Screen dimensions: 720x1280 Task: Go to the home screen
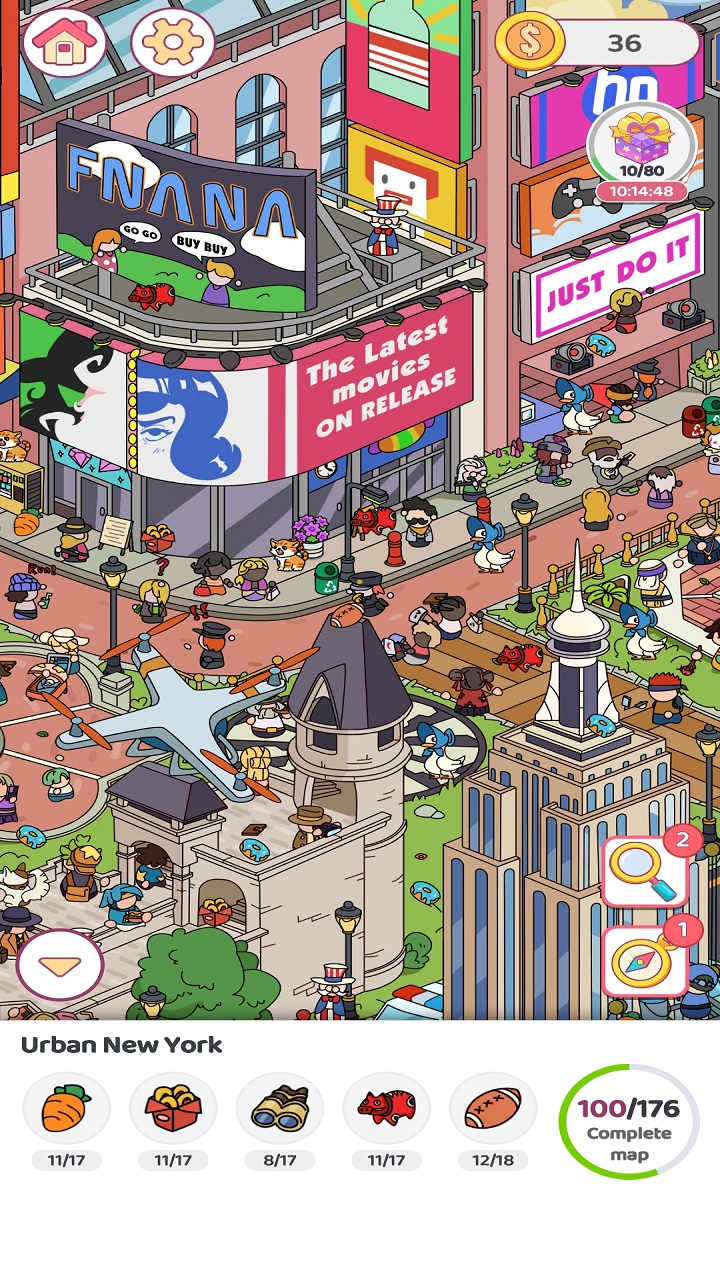click(x=64, y=43)
